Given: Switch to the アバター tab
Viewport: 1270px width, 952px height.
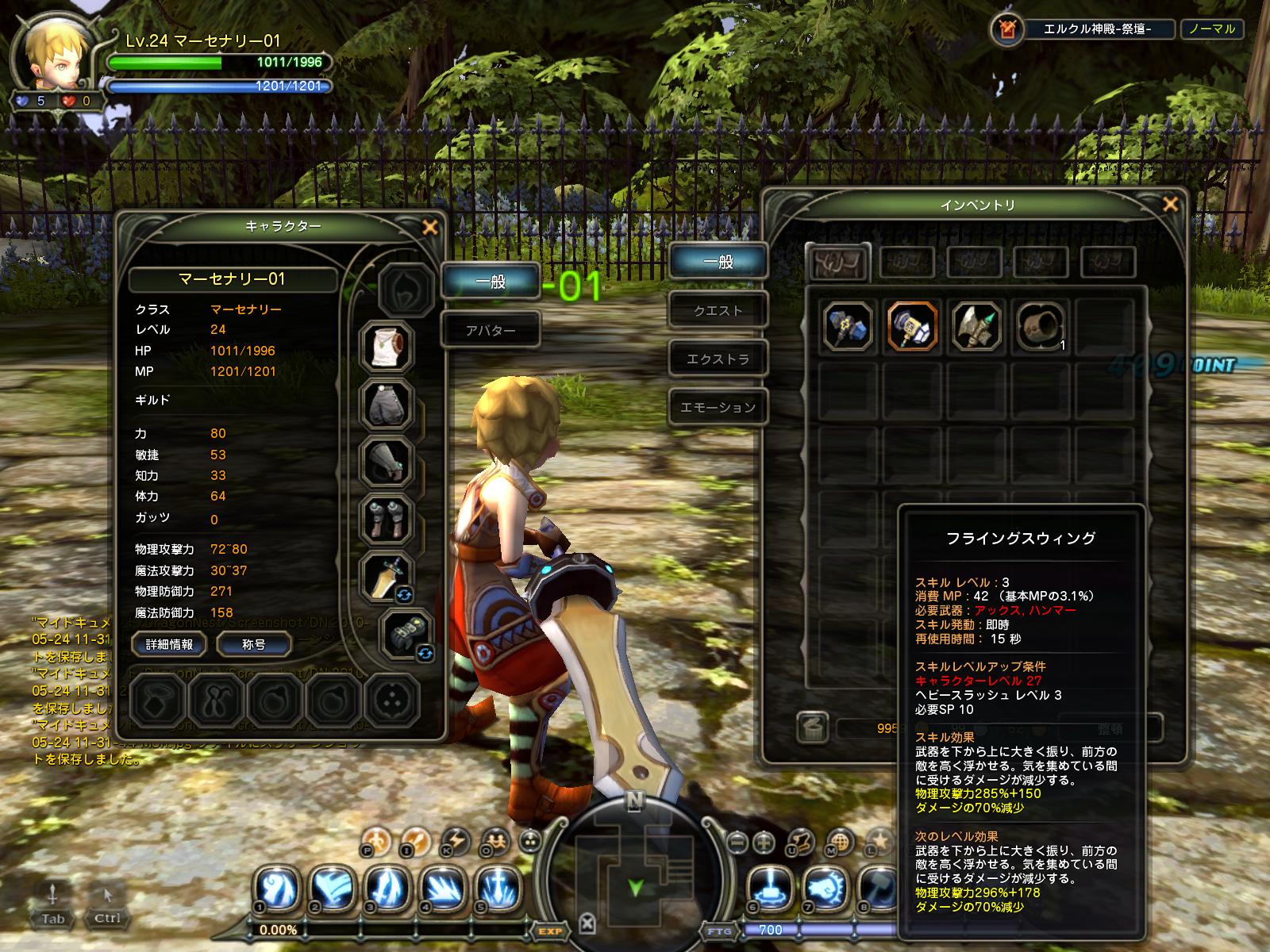Looking at the screenshot, I should point(491,330).
